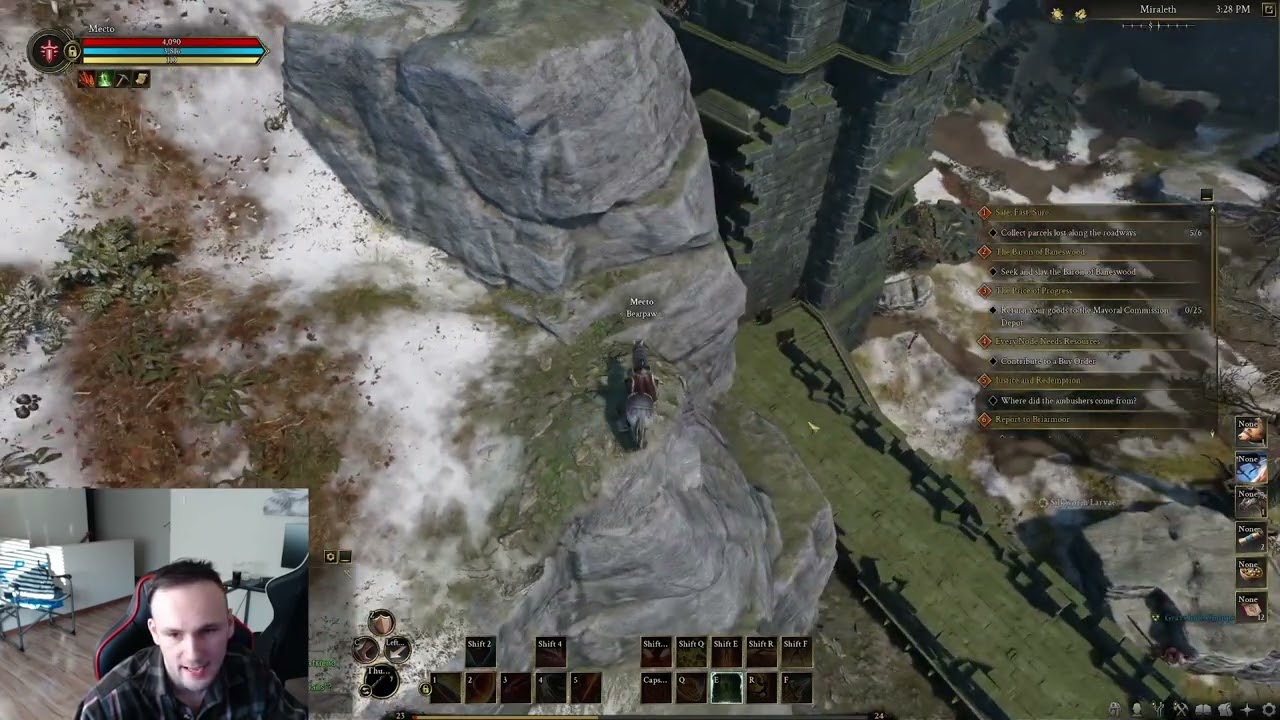Screen dimensions: 1280x720
Task: Click the shield ability in the radial menu
Action: pyautogui.click(x=381, y=622)
